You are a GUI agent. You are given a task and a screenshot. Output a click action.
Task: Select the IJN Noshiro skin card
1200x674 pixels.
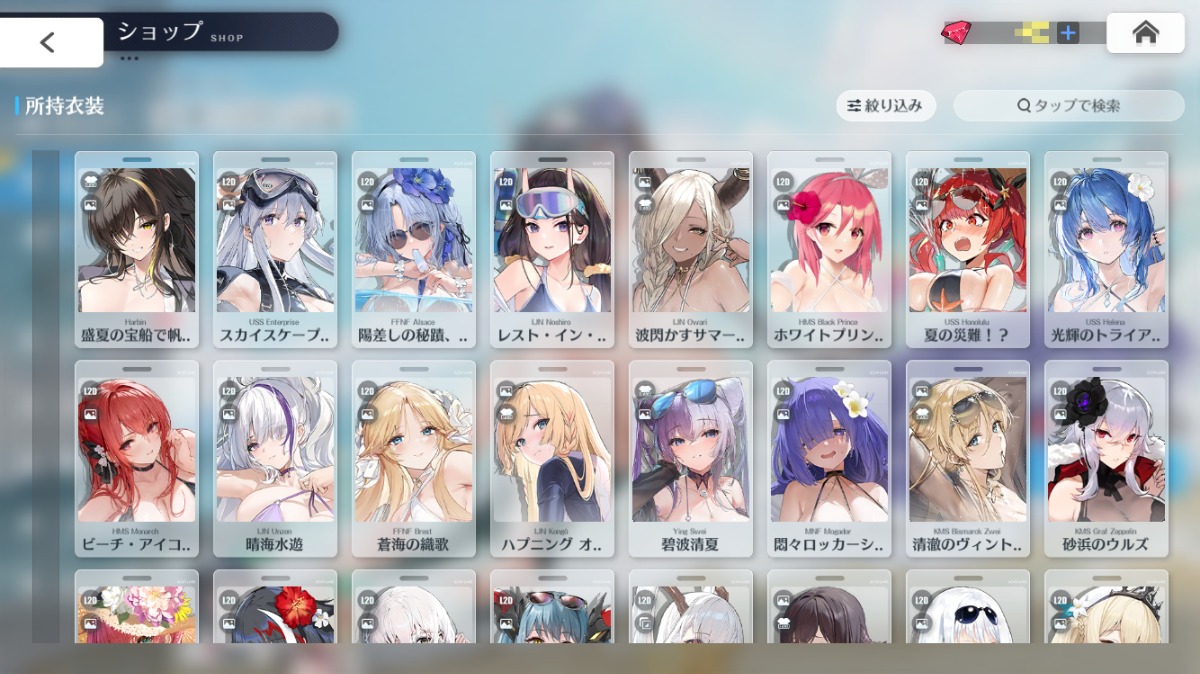pyautogui.click(x=551, y=249)
